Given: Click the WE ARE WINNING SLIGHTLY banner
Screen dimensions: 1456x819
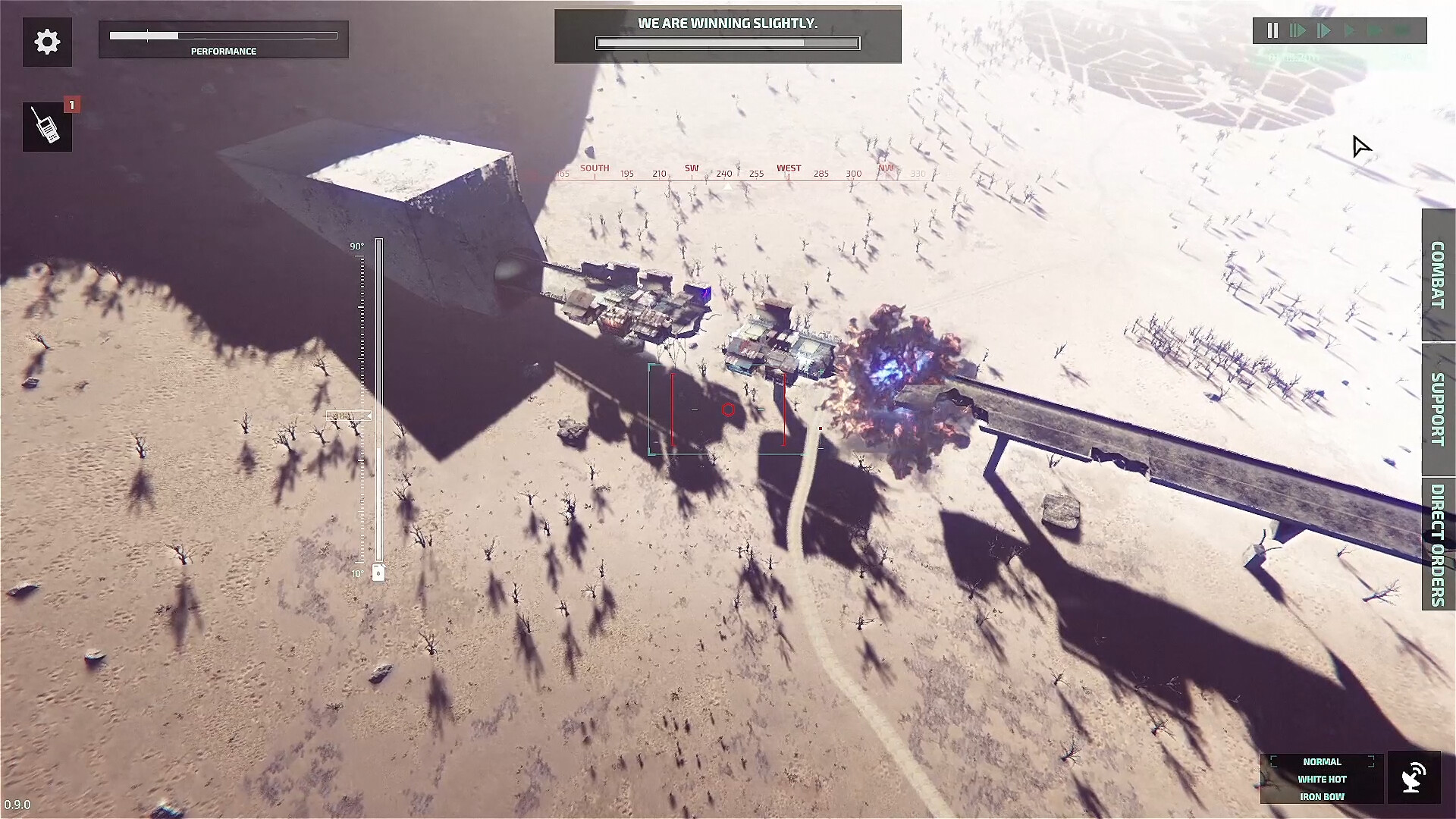Looking at the screenshot, I should point(727,23).
